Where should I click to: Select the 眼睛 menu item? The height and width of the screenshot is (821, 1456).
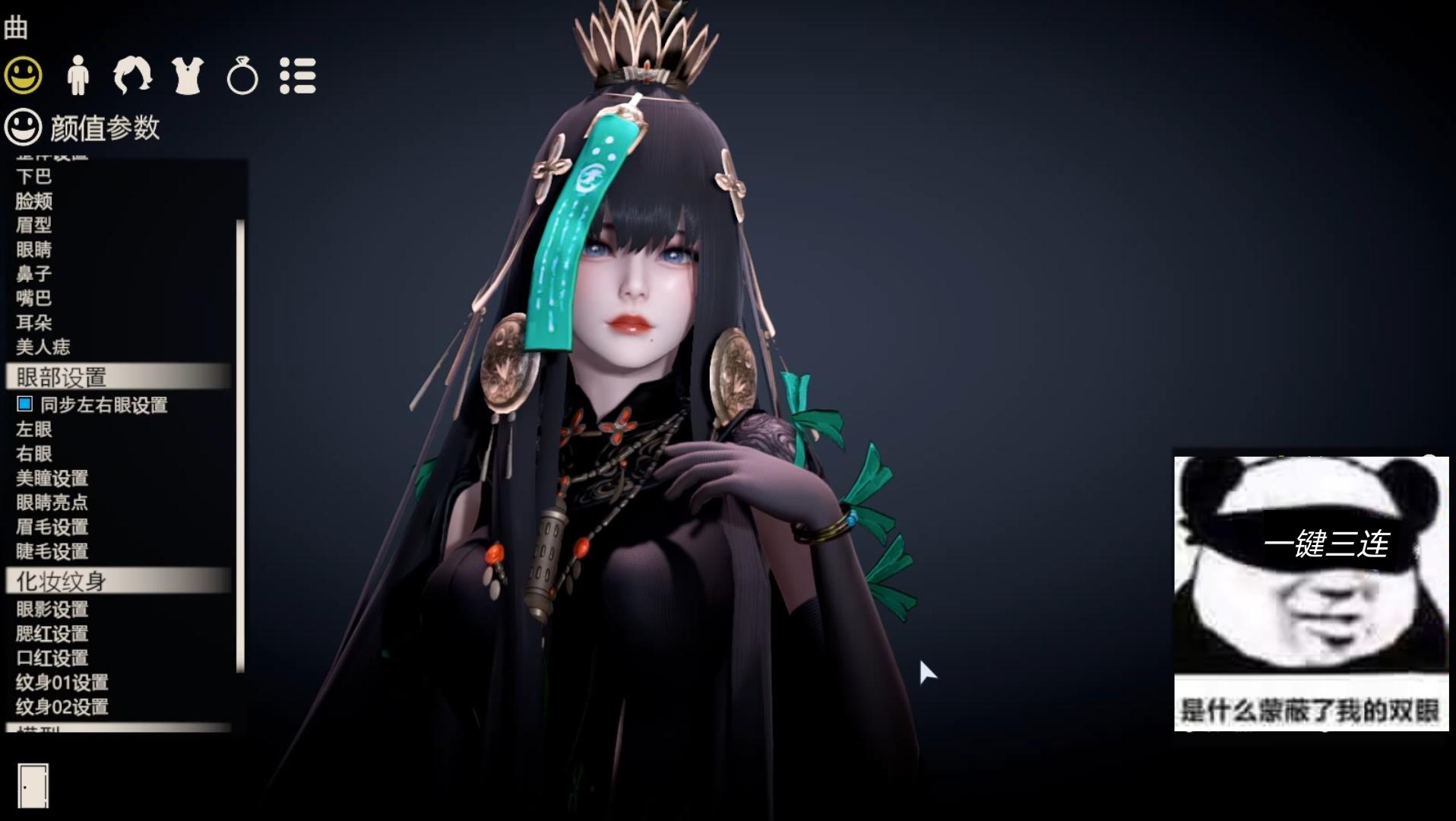(x=34, y=251)
